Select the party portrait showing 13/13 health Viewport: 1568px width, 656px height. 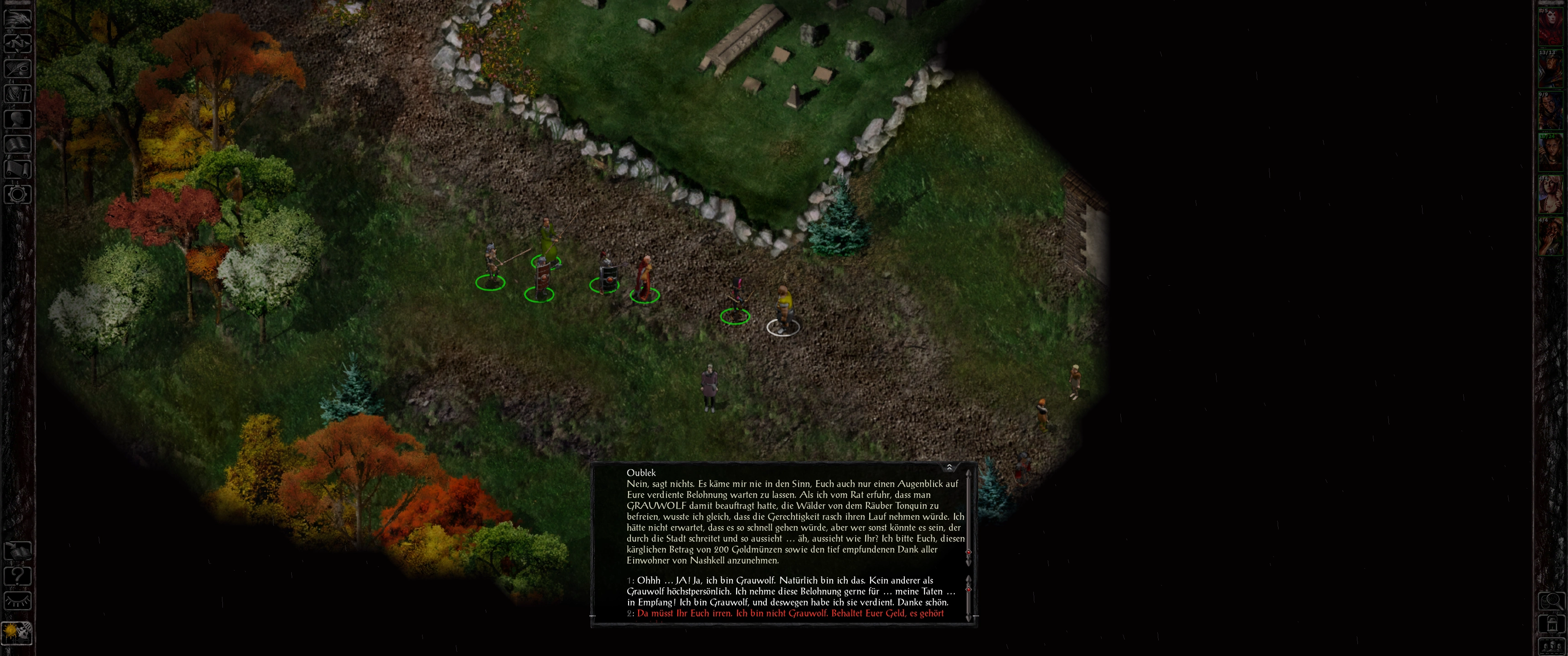point(1551,69)
